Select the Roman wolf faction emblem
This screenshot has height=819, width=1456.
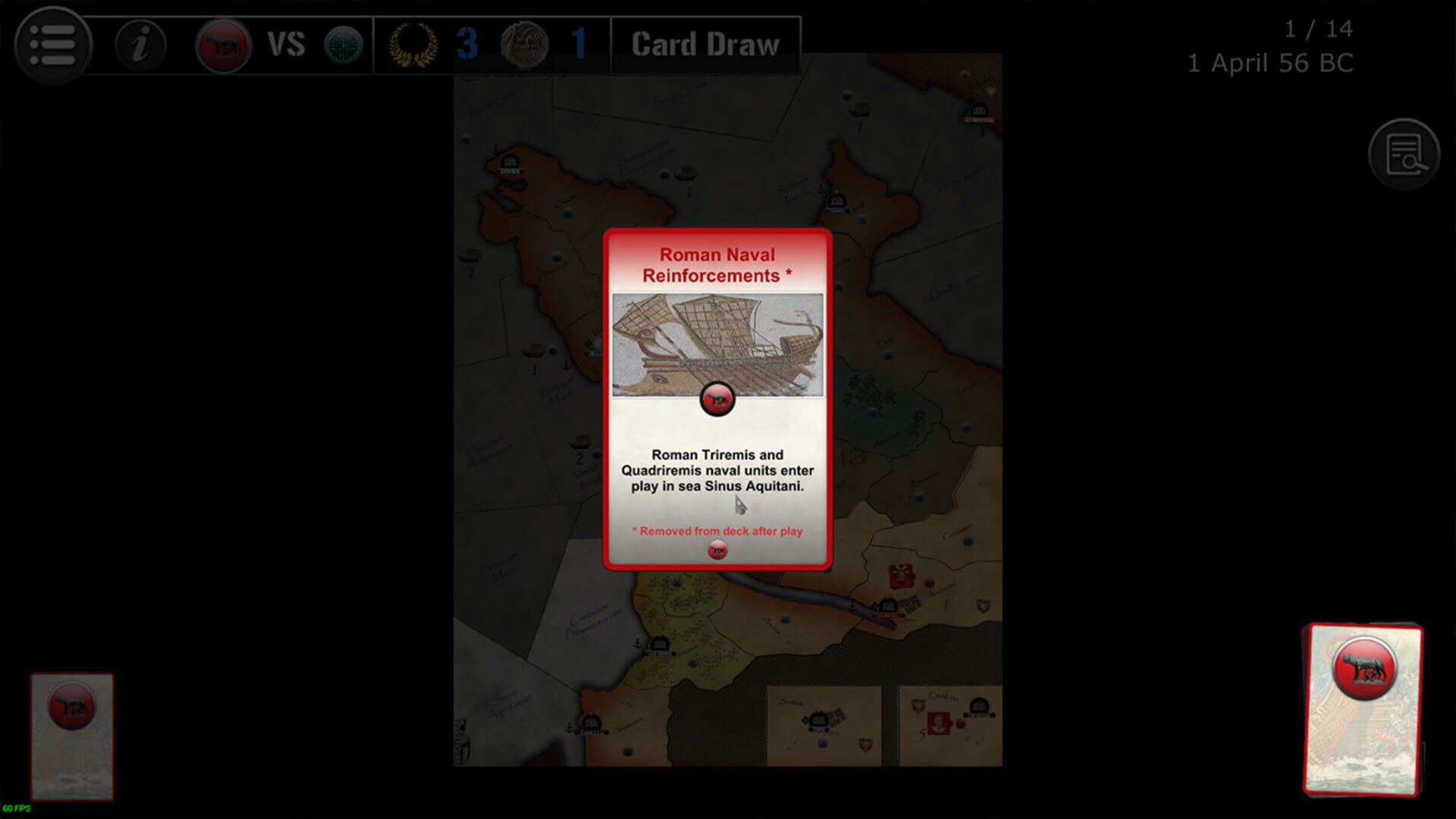click(x=221, y=44)
